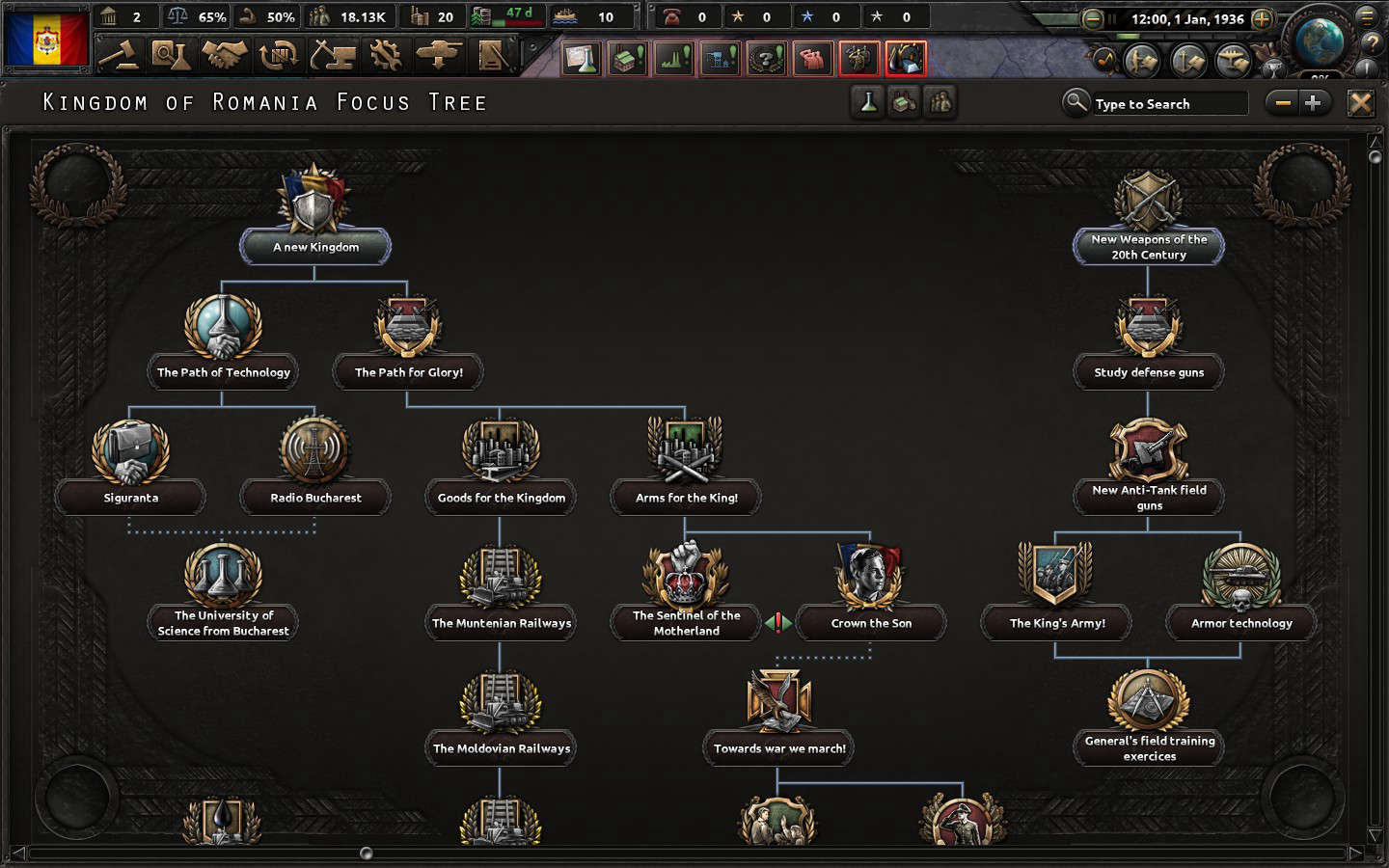Toggle the research focus filter above the tree
Screen dimensions: 1389x868
[x=867, y=102]
